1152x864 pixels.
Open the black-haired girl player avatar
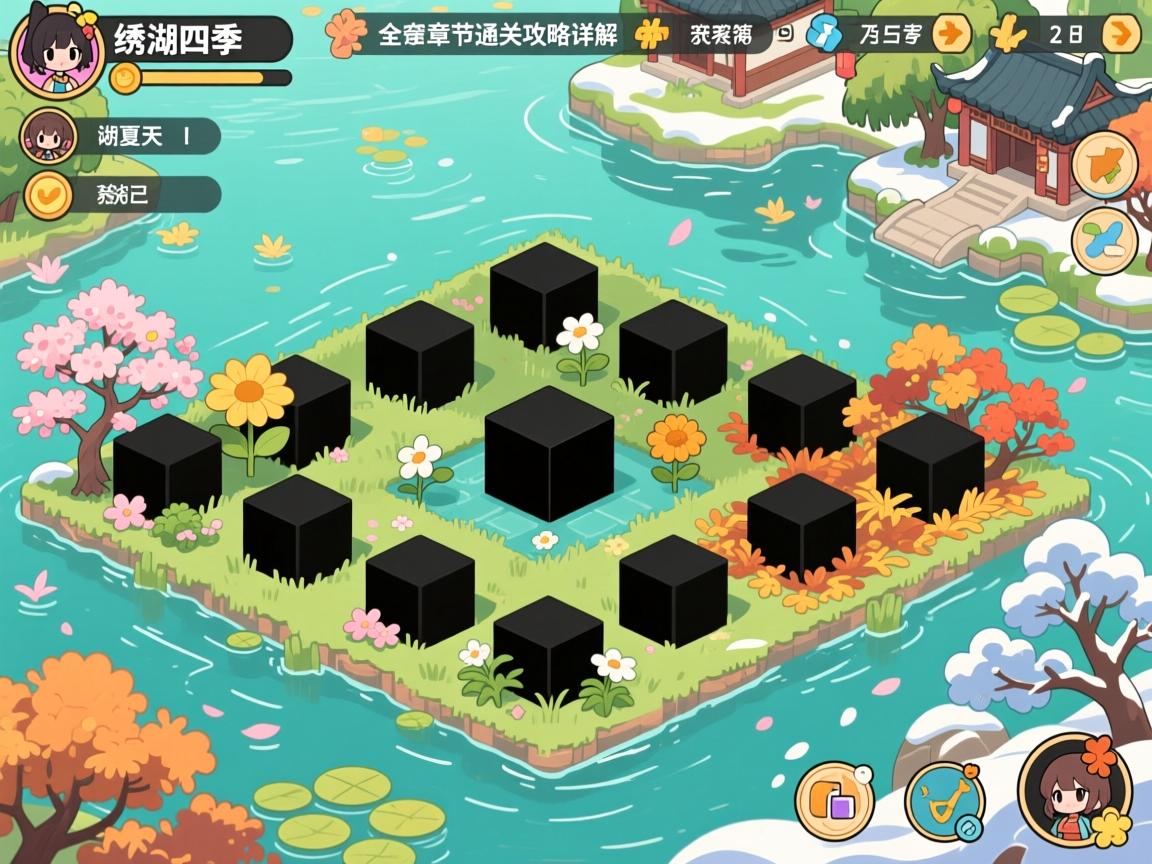coord(56,52)
